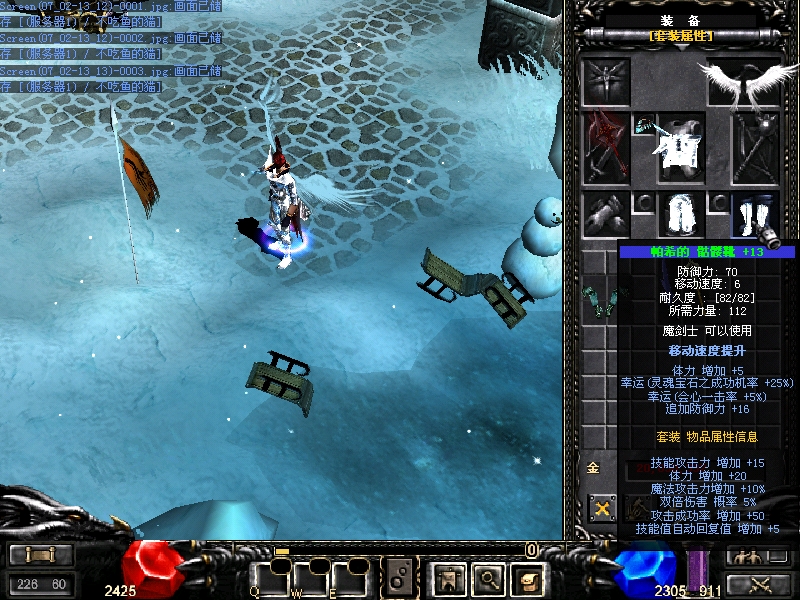The width and height of the screenshot is (800, 600).
Task: Select the equipped boots slot
Action: [x=755, y=214]
